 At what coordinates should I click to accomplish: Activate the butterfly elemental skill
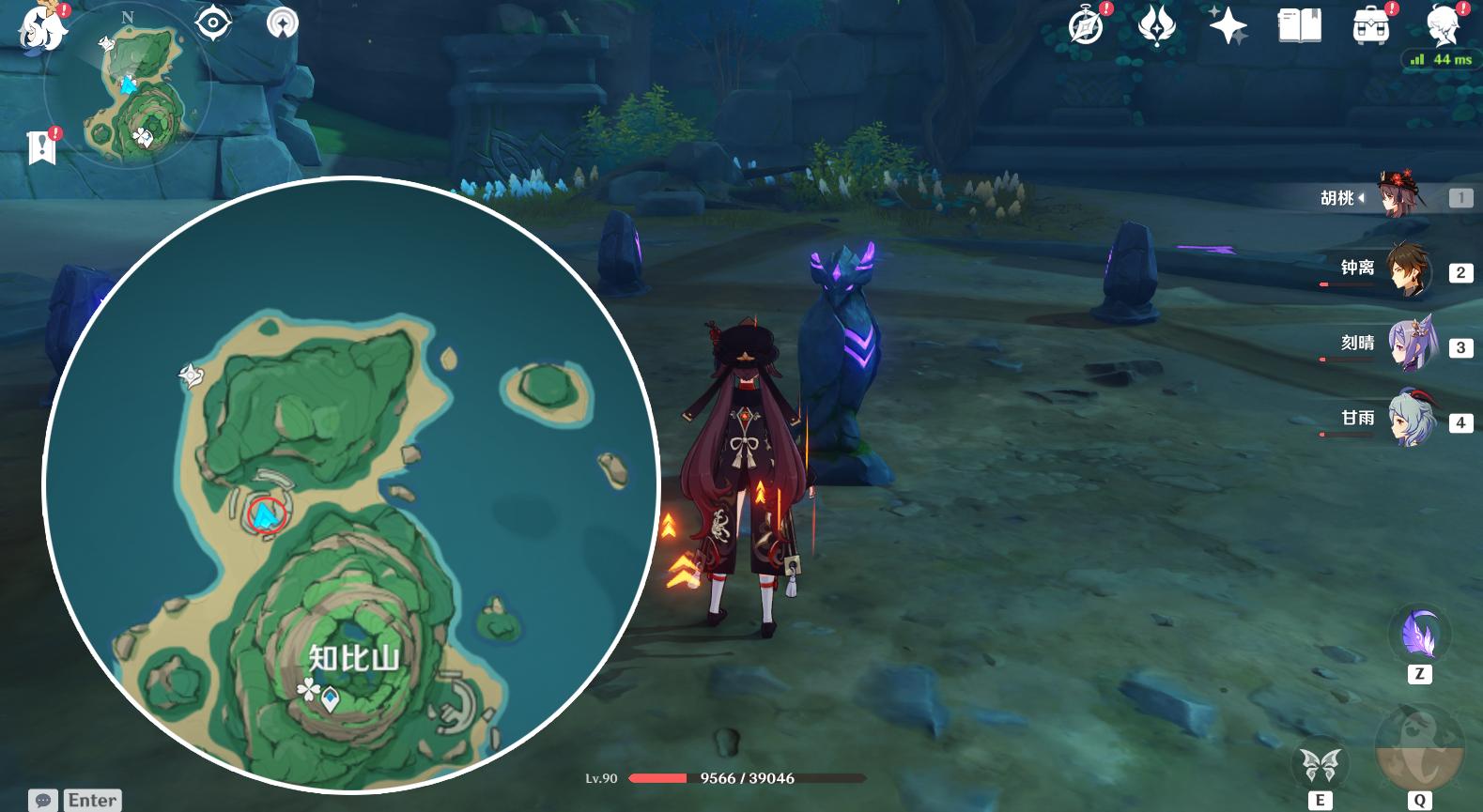[x=1320, y=766]
